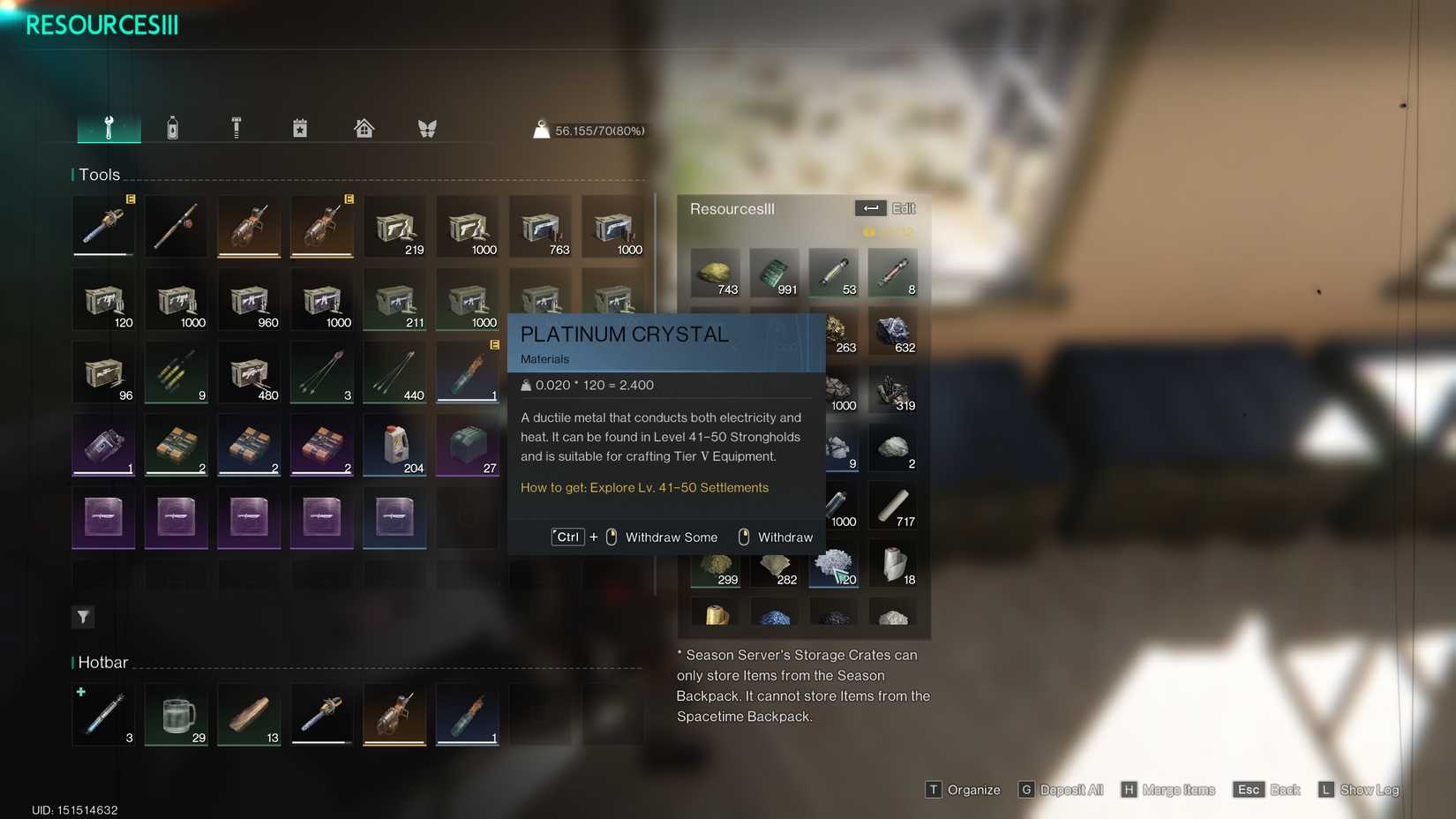Choose Withdraw Some in the tooltip
Image resolution: width=1456 pixels, height=819 pixels.
point(671,537)
